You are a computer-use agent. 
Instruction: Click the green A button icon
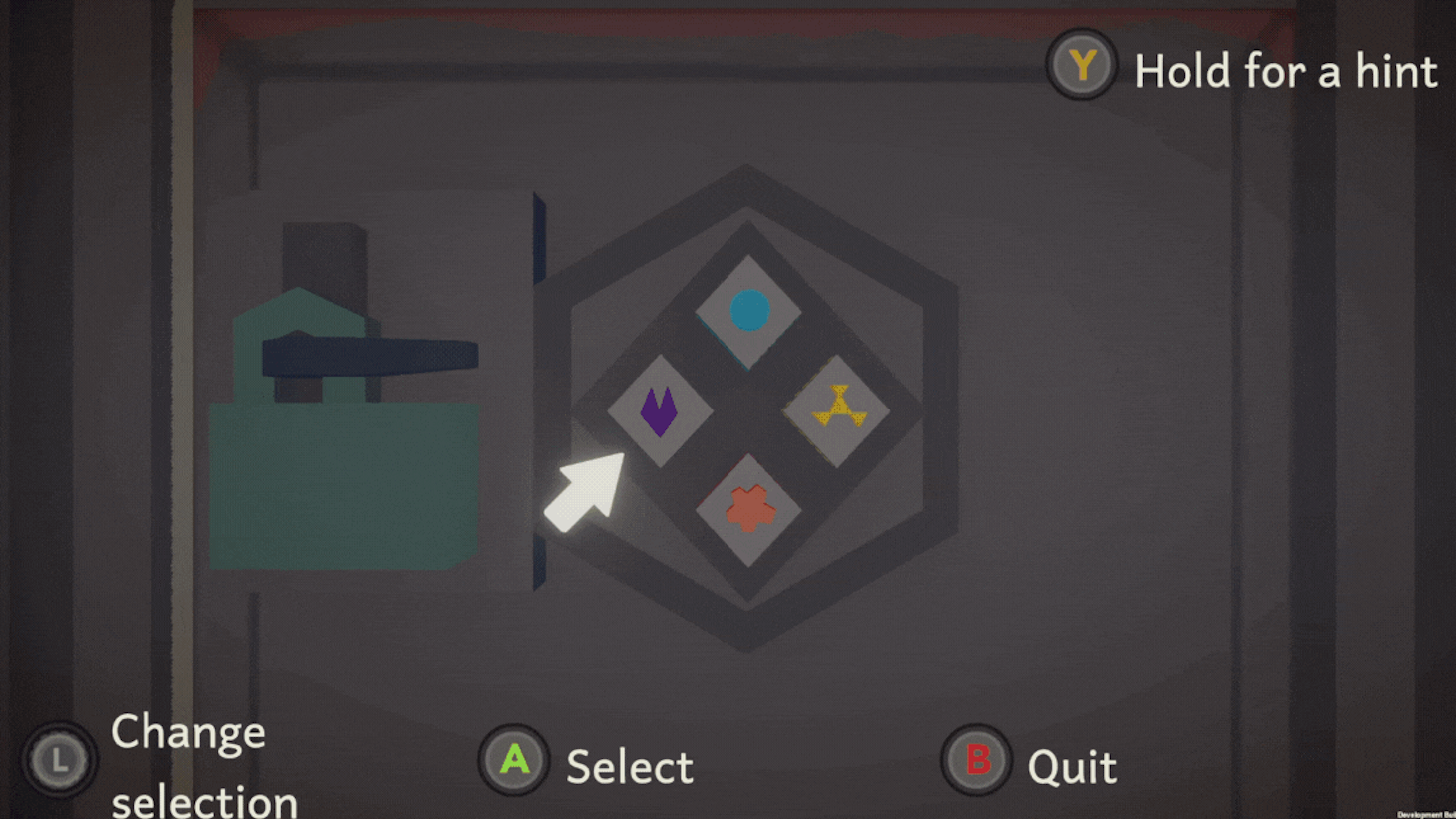[x=513, y=760]
